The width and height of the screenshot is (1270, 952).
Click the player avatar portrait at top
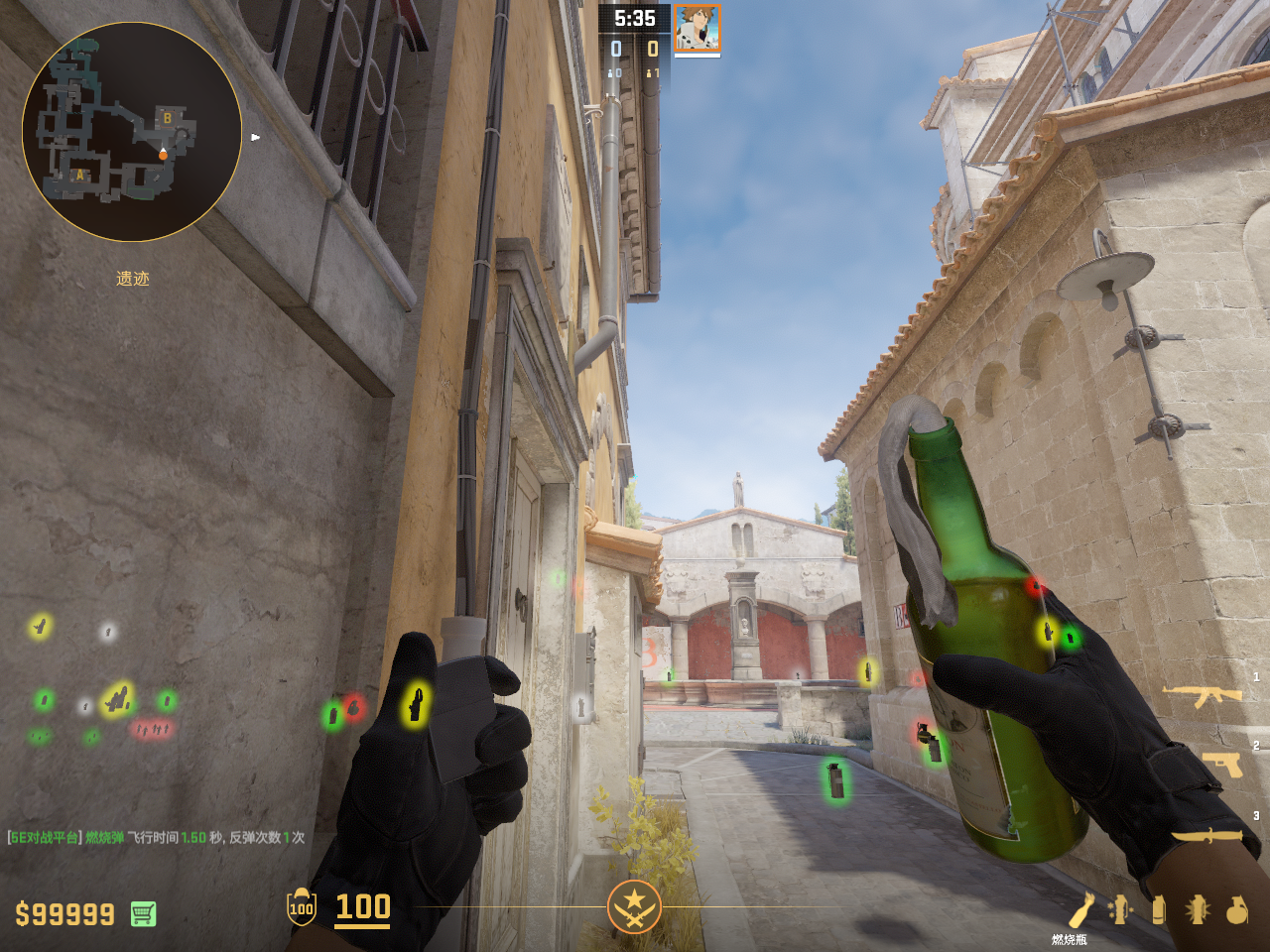(698, 28)
